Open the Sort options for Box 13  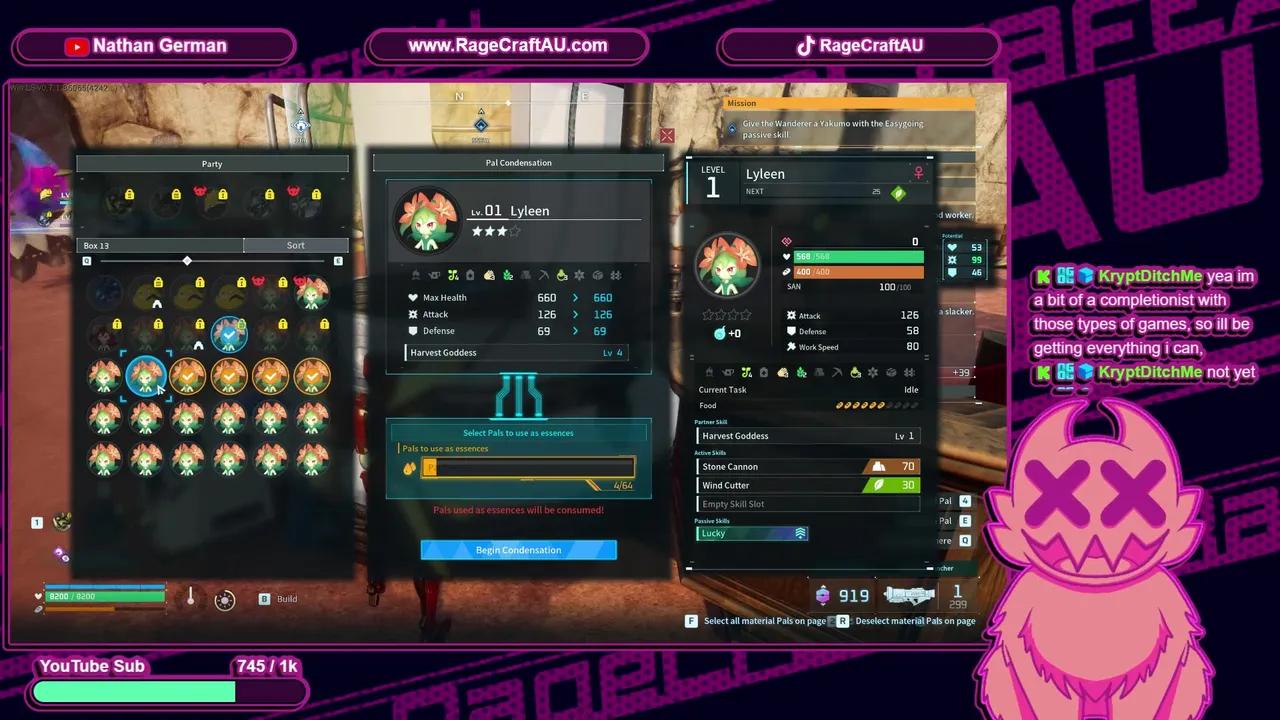[x=295, y=245]
